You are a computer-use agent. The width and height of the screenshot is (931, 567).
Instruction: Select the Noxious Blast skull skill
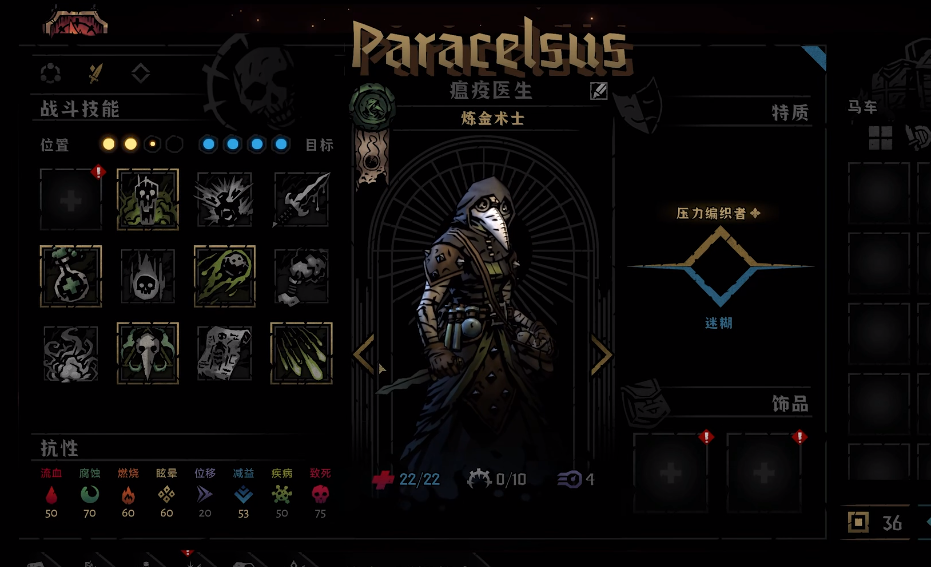pyautogui.click(x=147, y=199)
